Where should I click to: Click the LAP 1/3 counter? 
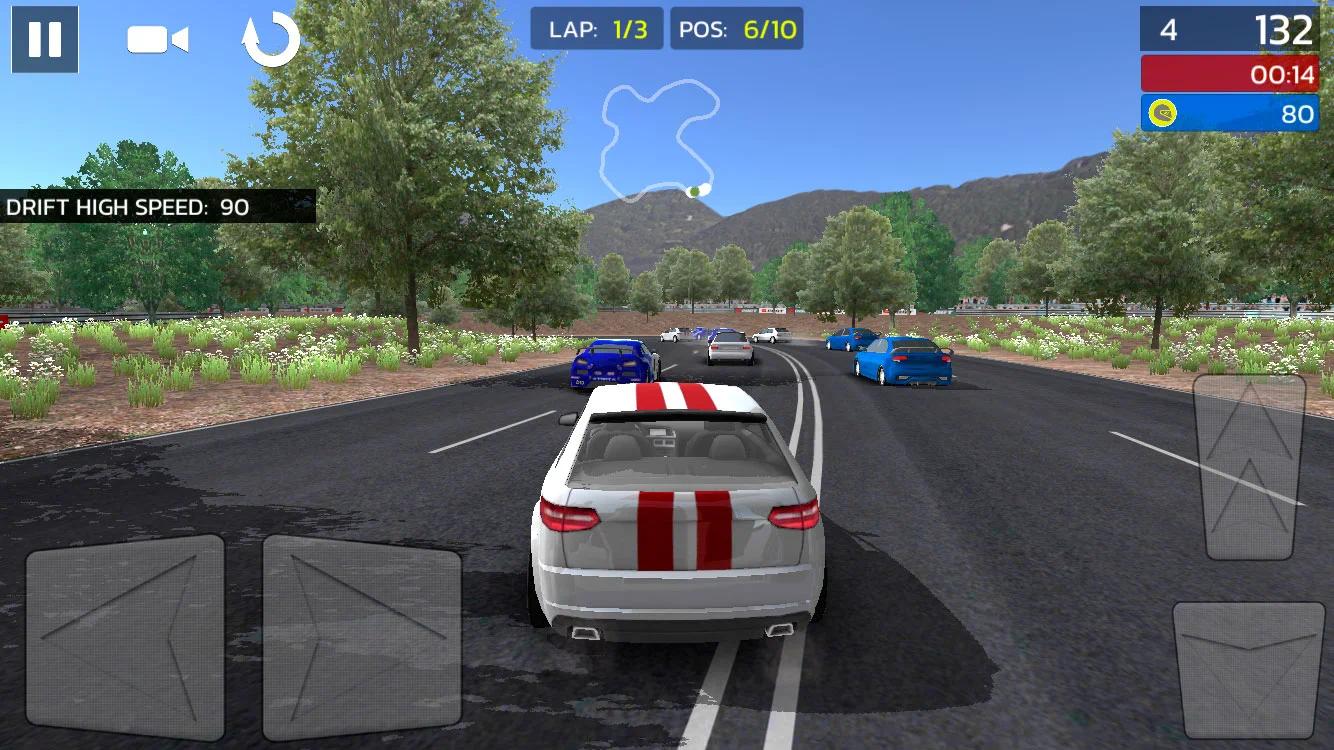point(596,30)
